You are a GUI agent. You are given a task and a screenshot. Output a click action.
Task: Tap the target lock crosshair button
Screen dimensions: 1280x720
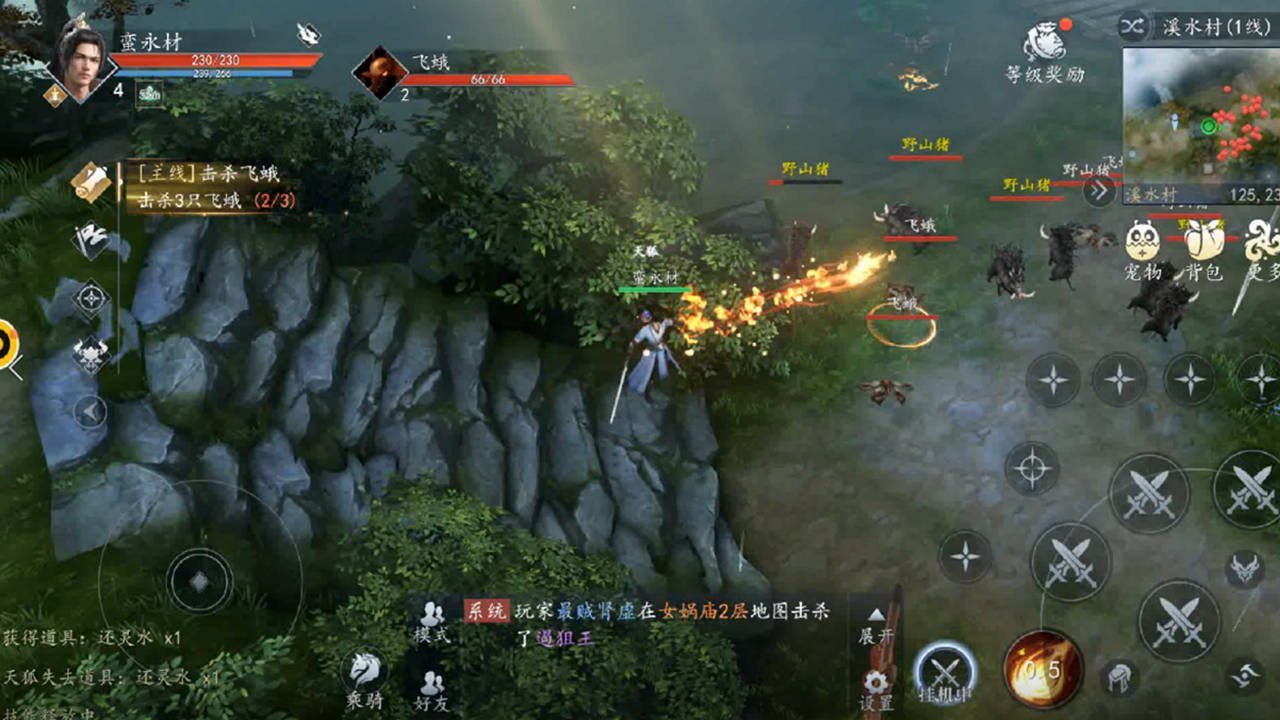pyautogui.click(x=1031, y=468)
